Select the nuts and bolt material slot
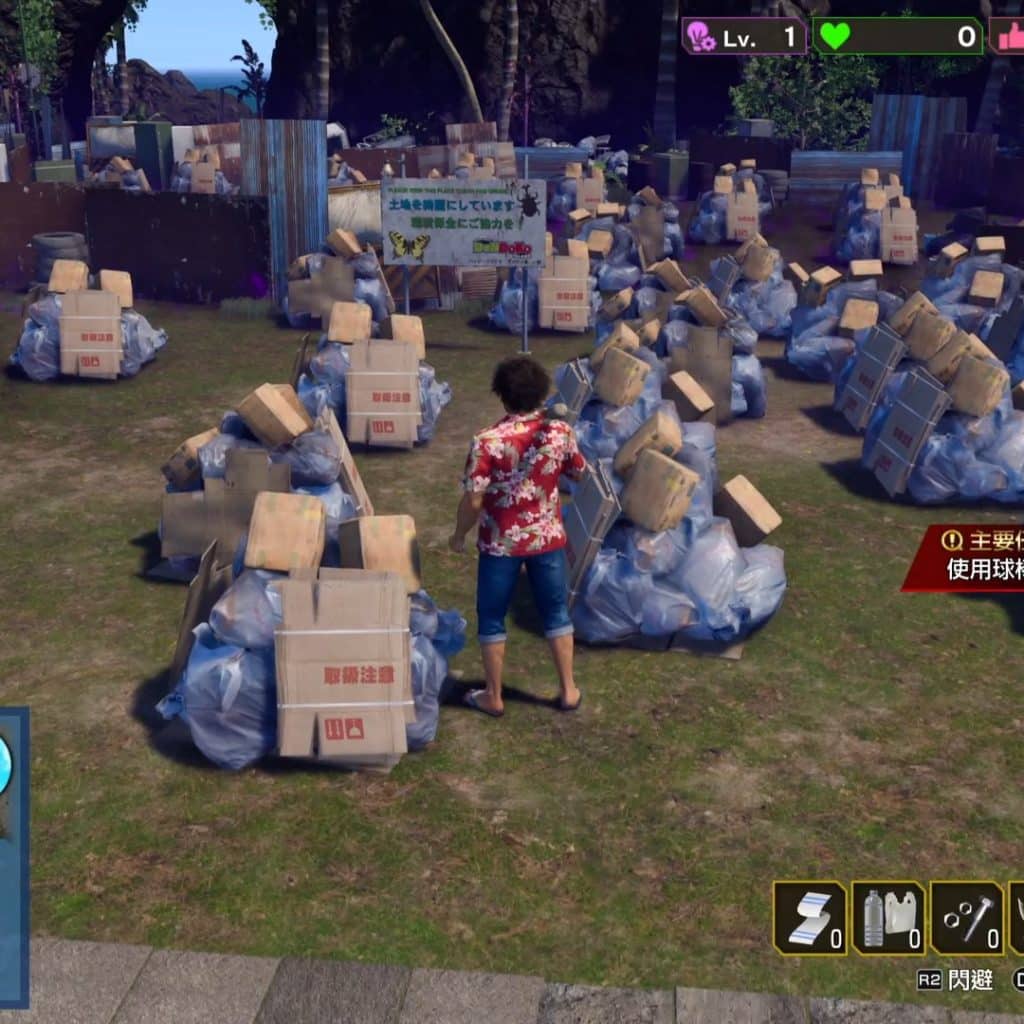 point(967,917)
